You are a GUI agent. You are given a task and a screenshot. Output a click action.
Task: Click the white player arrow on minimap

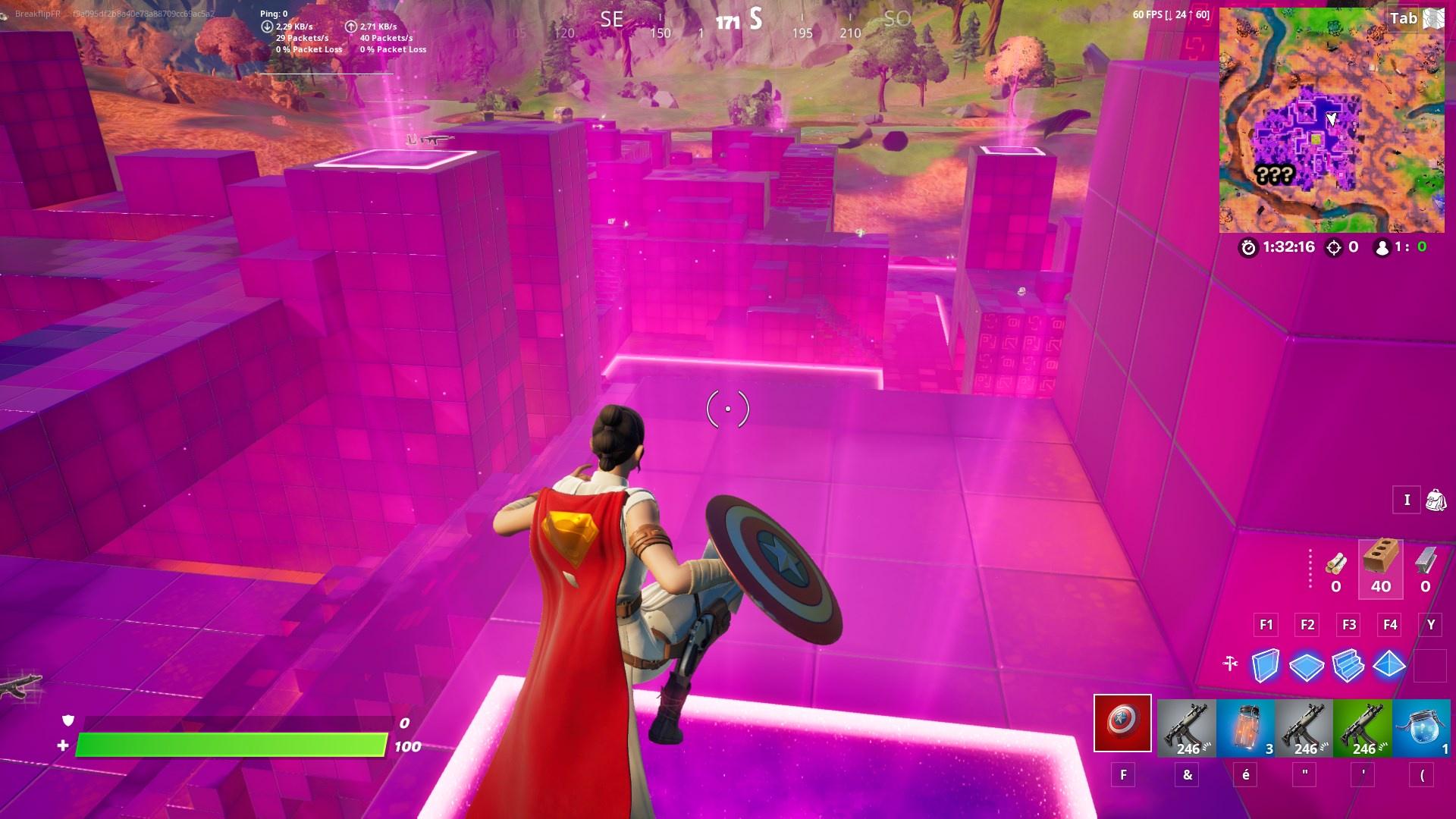pyautogui.click(x=1332, y=119)
